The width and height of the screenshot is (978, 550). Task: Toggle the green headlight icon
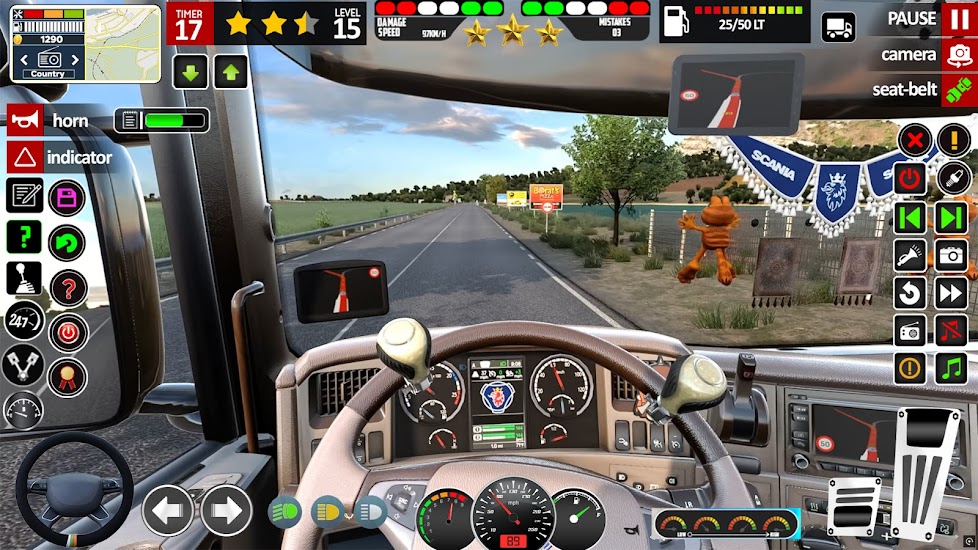(x=285, y=512)
